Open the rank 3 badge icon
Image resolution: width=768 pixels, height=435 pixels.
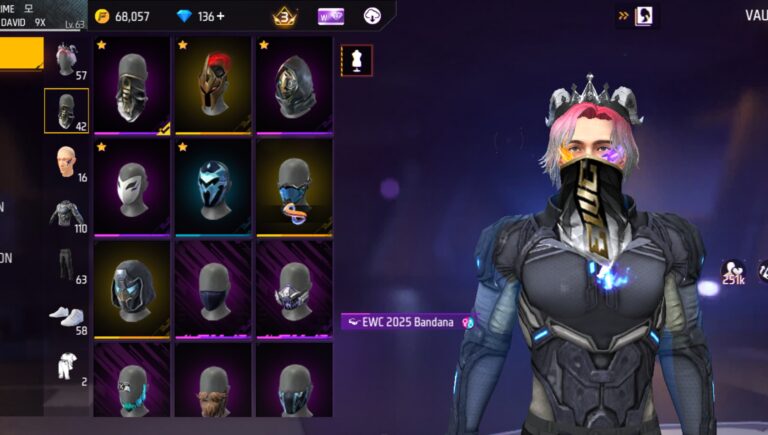284,16
